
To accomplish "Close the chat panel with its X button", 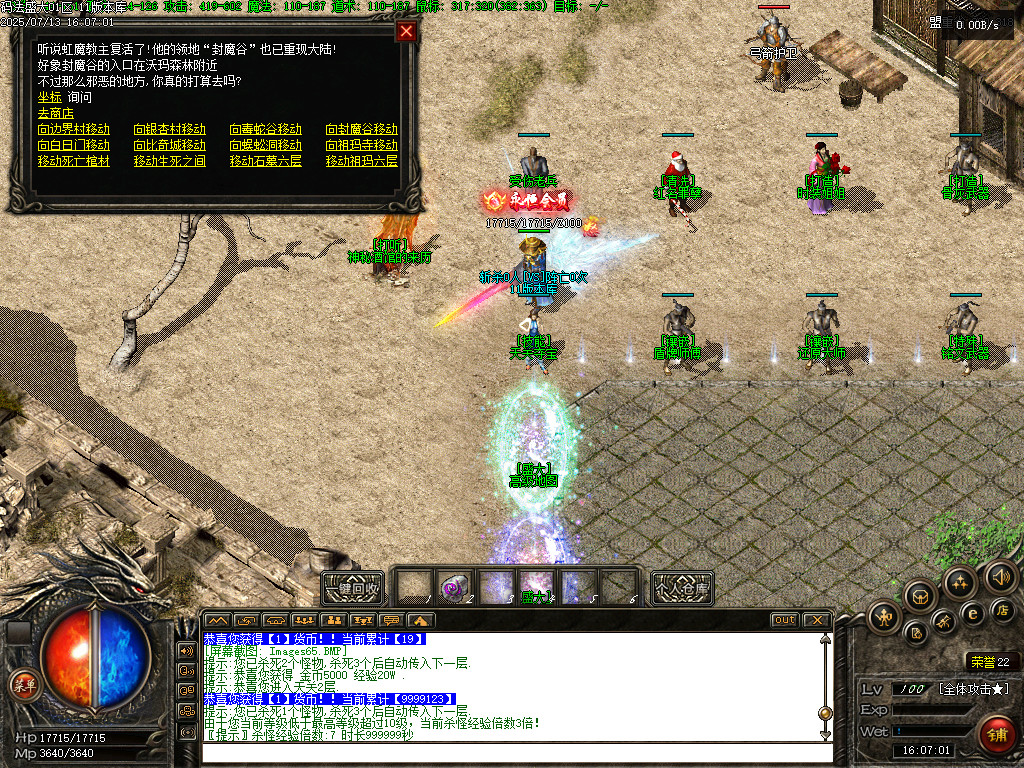I will (816, 620).
